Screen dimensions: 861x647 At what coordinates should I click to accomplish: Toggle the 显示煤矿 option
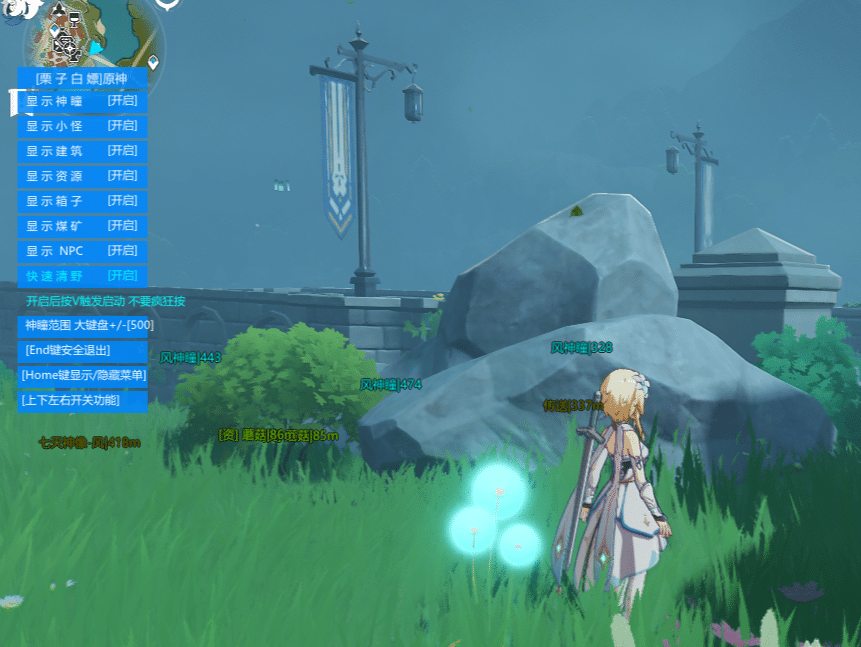tap(82, 226)
